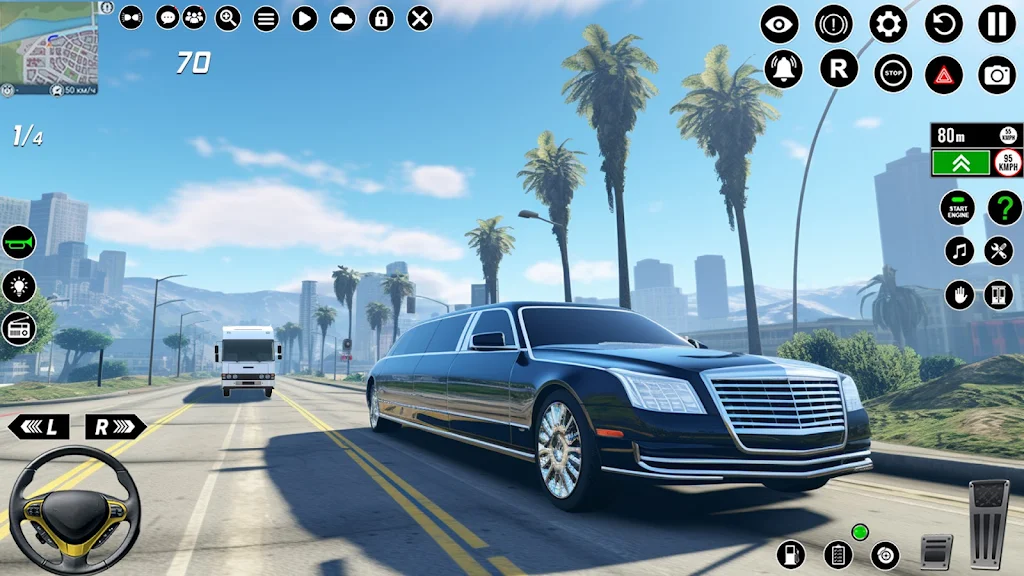Screen dimensions: 1024x576
Task: Activate the right turn signal R
Action: (x=115, y=427)
